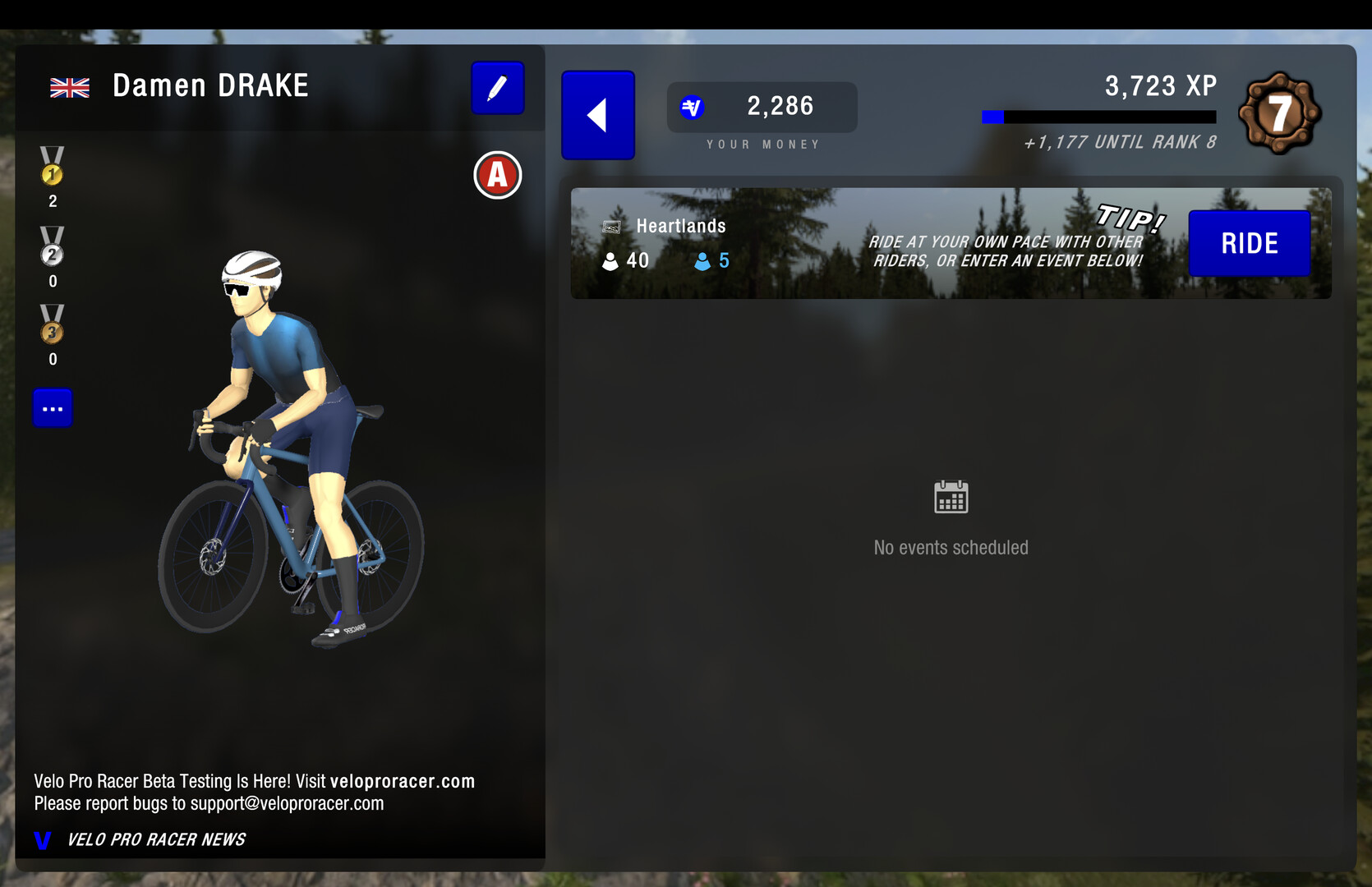Image resolution: width=1372 pixels, height=887 pixels.
Task: Click the bronze medal icon in the sidebar
Action: pos(52,329)
